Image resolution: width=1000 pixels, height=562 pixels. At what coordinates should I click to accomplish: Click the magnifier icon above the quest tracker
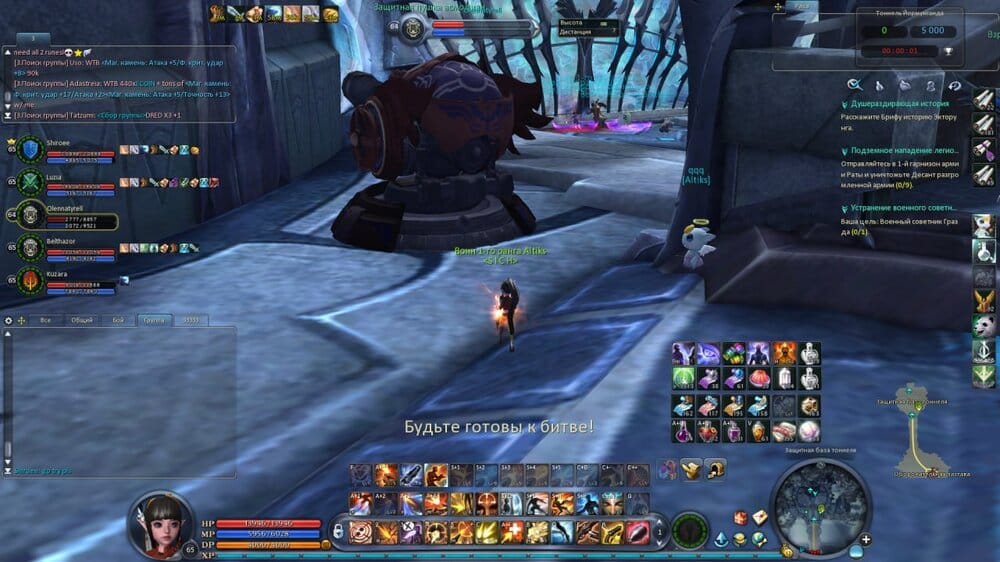[855, 85]
